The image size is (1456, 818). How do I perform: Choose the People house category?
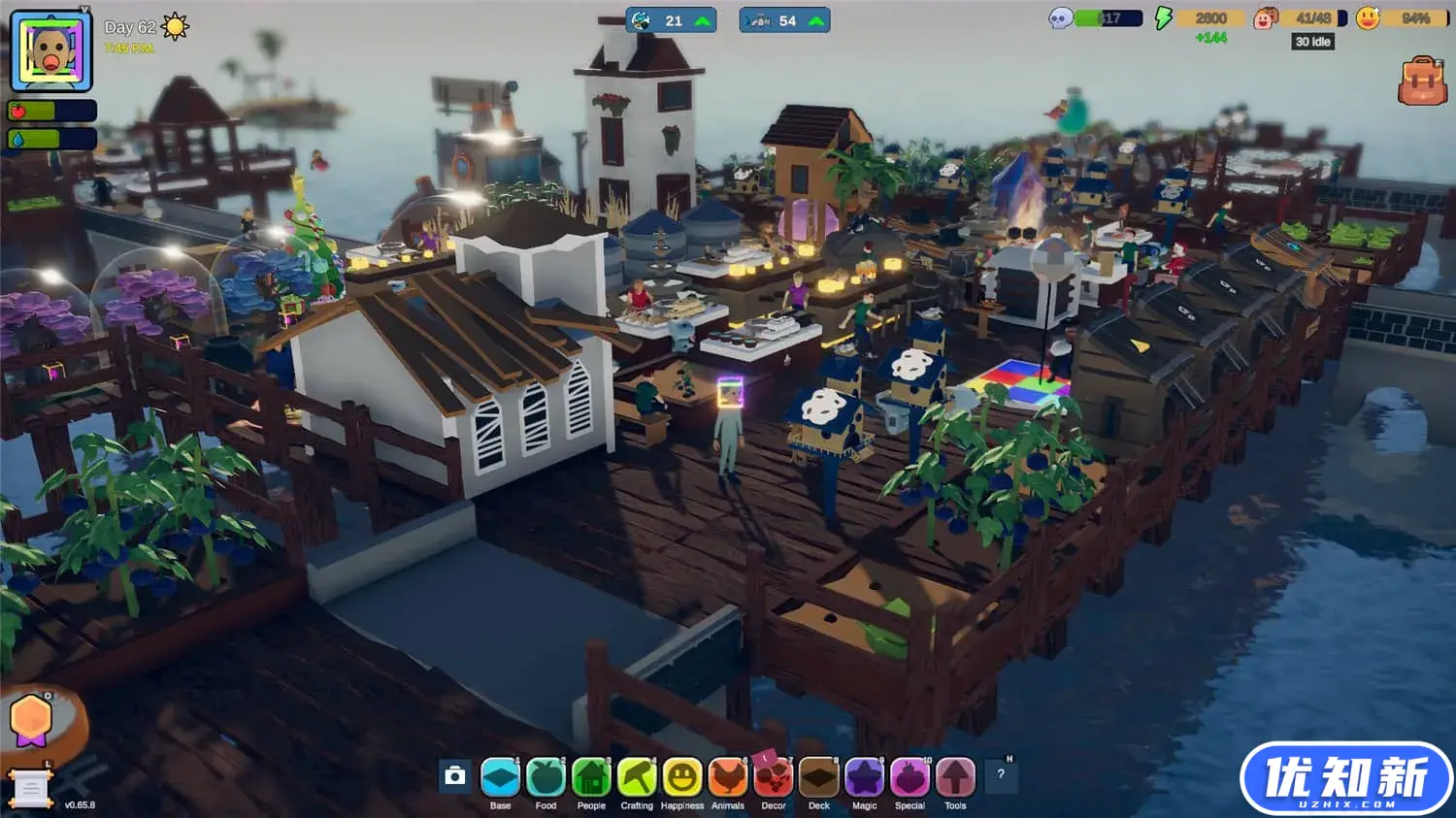click(591, 777)
